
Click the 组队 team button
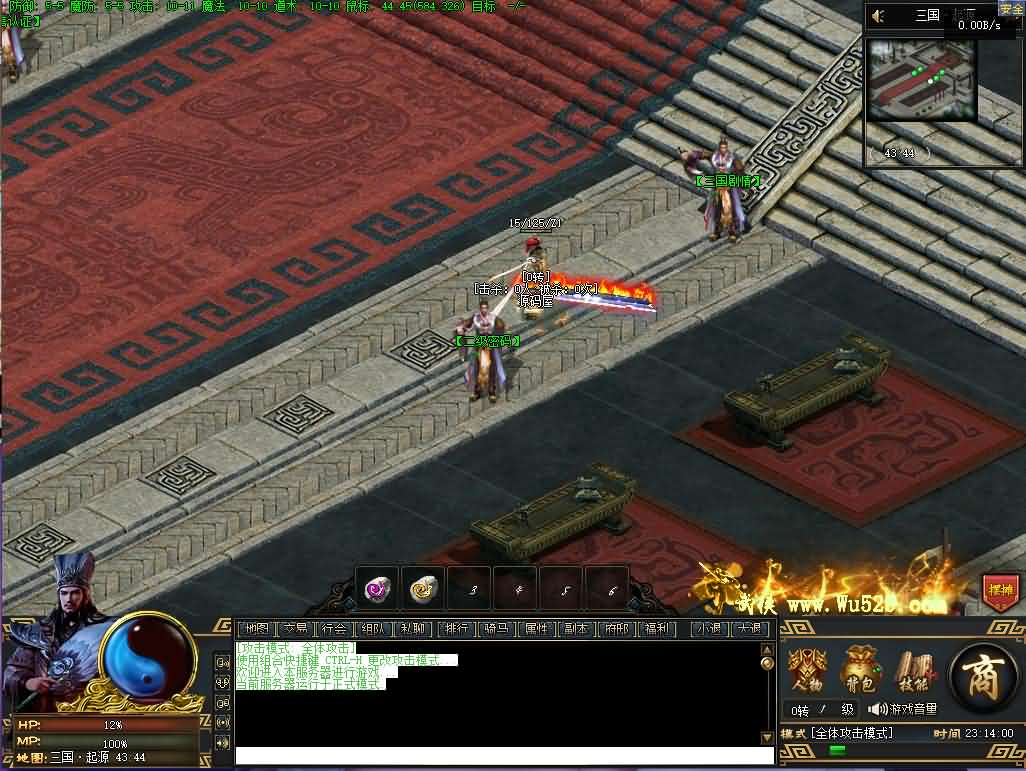[373, 629]
